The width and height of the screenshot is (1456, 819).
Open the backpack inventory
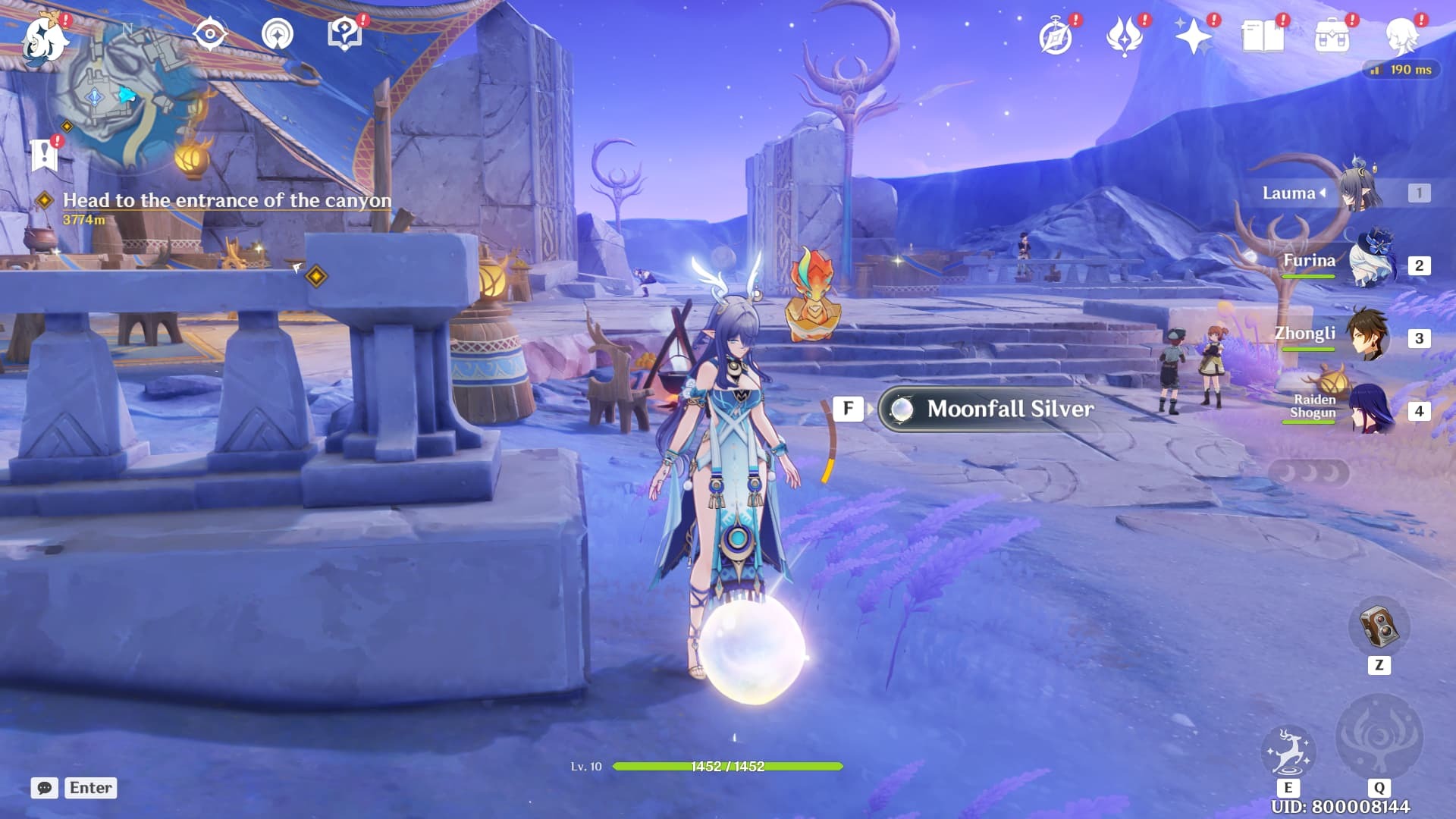pyautogui.click(x=1332, y=36)
